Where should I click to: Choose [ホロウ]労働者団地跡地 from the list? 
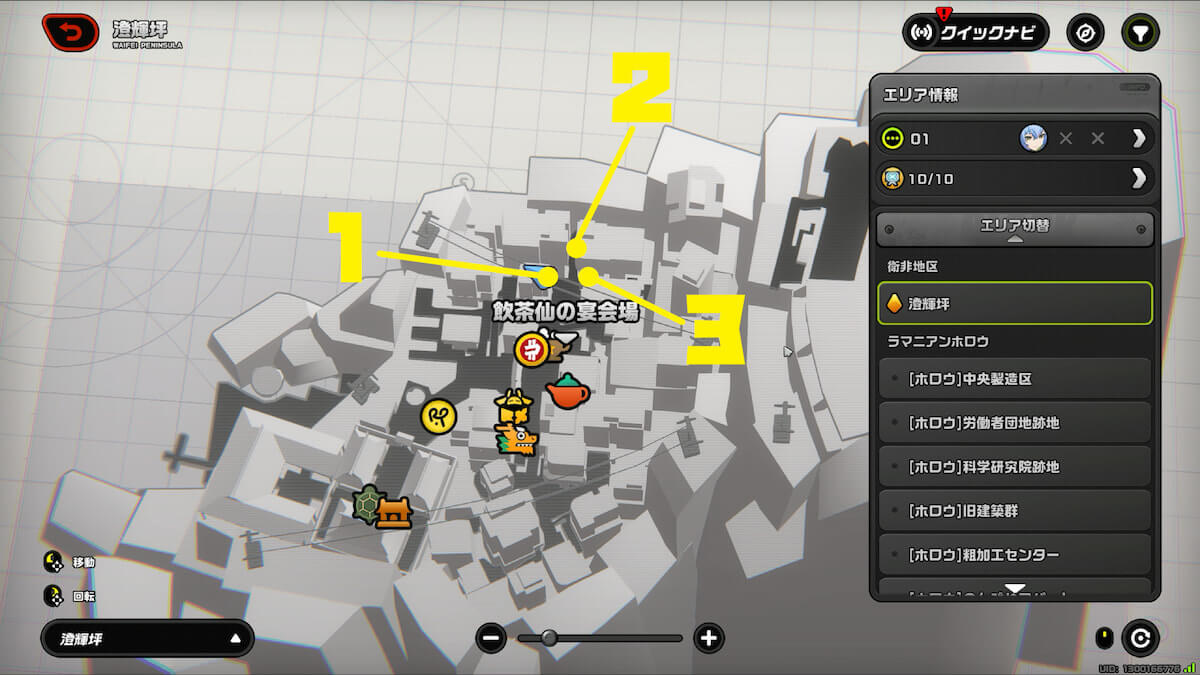(1014, 423)
